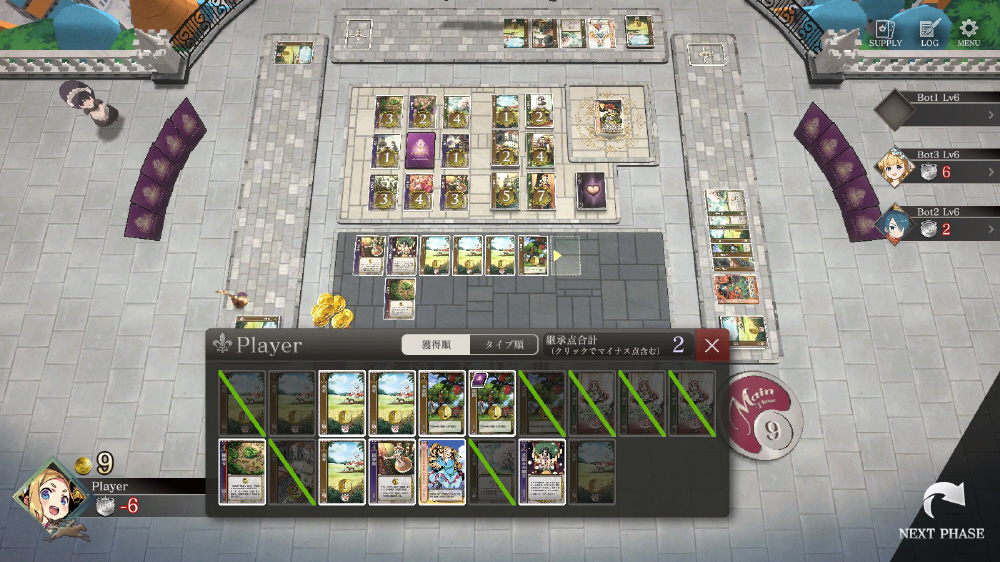1000x562 pixels.
Task: Show Bot2 Lv6 player details
Action: 937,222
